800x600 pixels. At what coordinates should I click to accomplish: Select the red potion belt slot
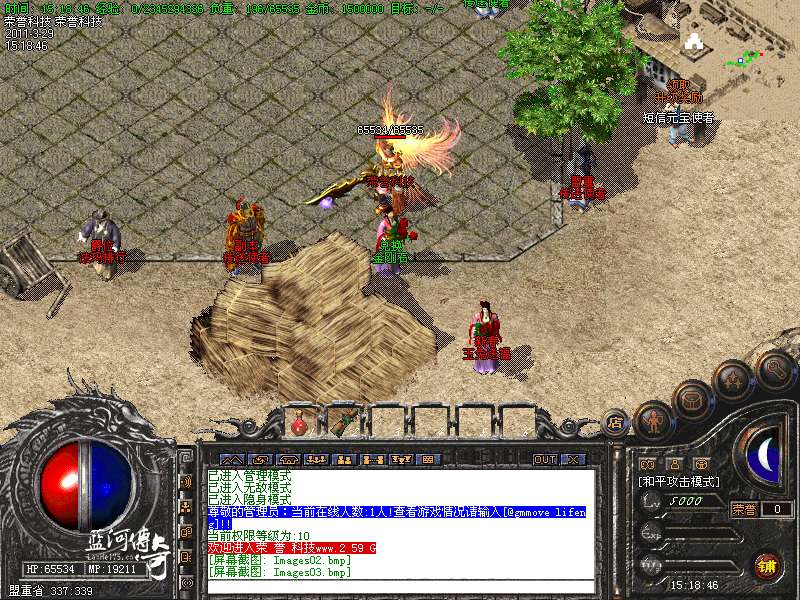tap(299, 424)
